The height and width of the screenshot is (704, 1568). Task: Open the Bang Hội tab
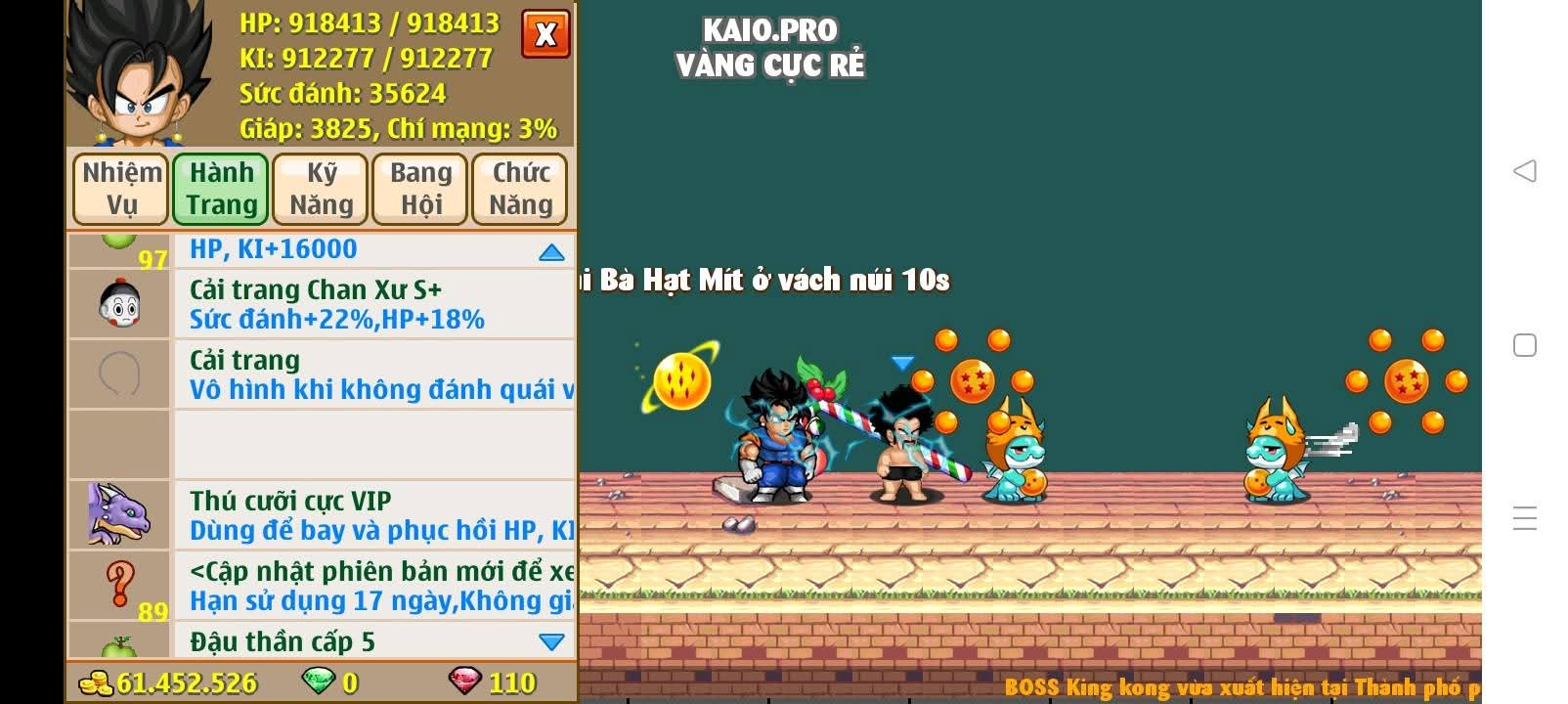(x=419, y=189)
